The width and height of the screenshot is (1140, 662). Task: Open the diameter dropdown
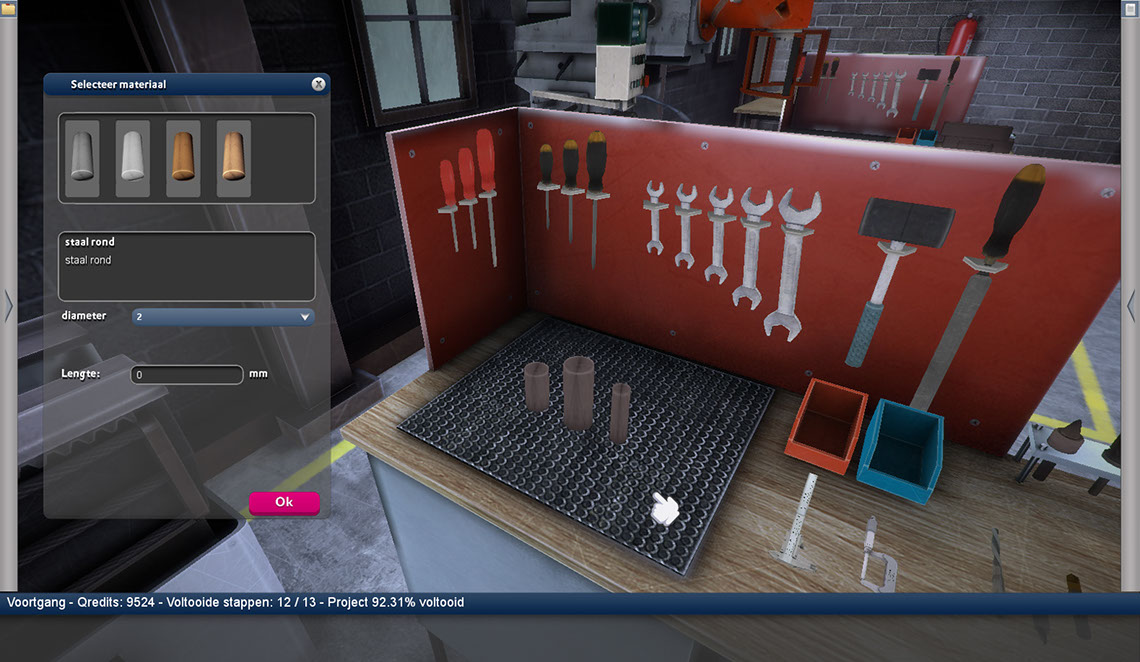coord(223,317)
